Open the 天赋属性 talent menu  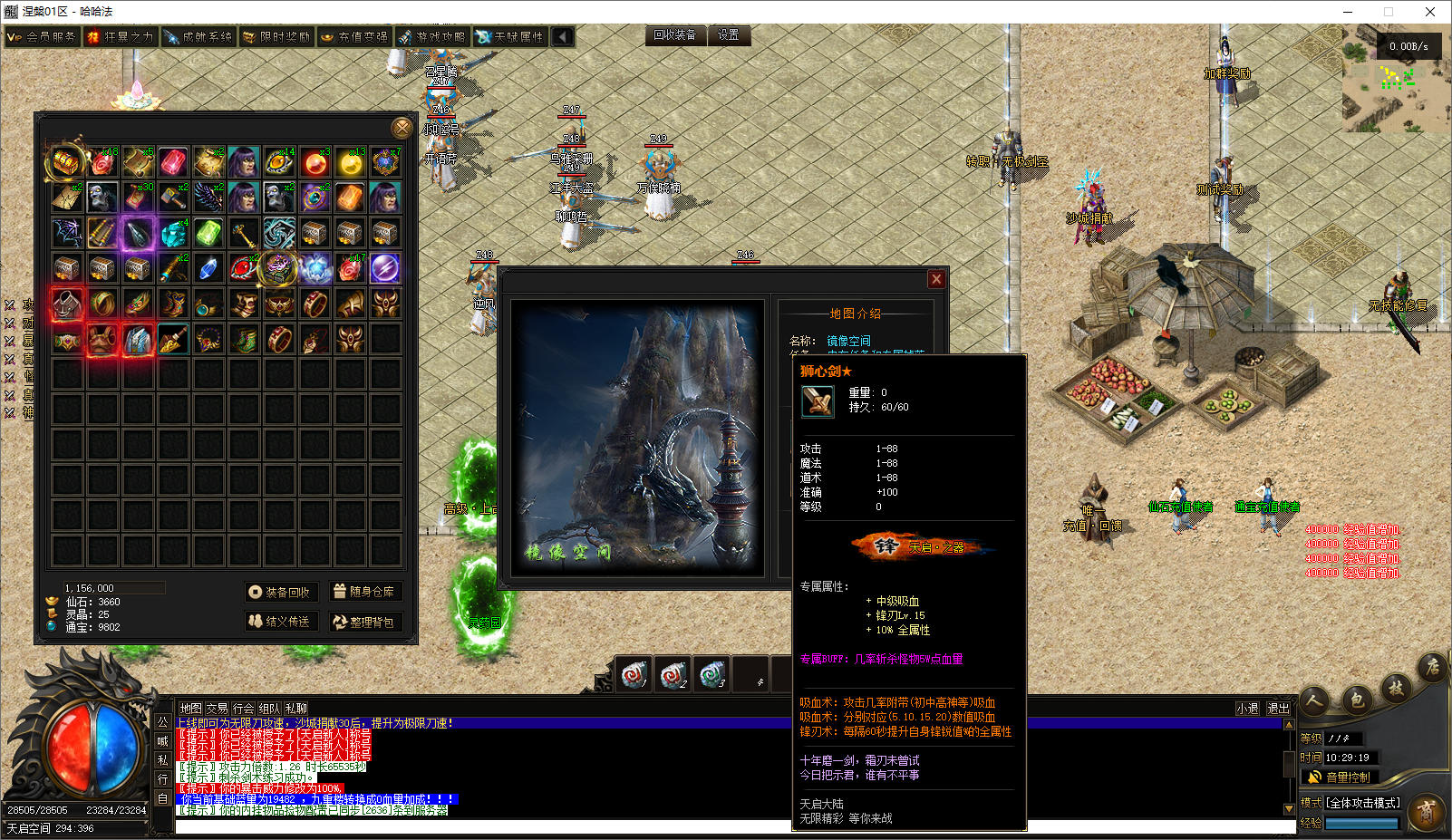pos(510,37)
